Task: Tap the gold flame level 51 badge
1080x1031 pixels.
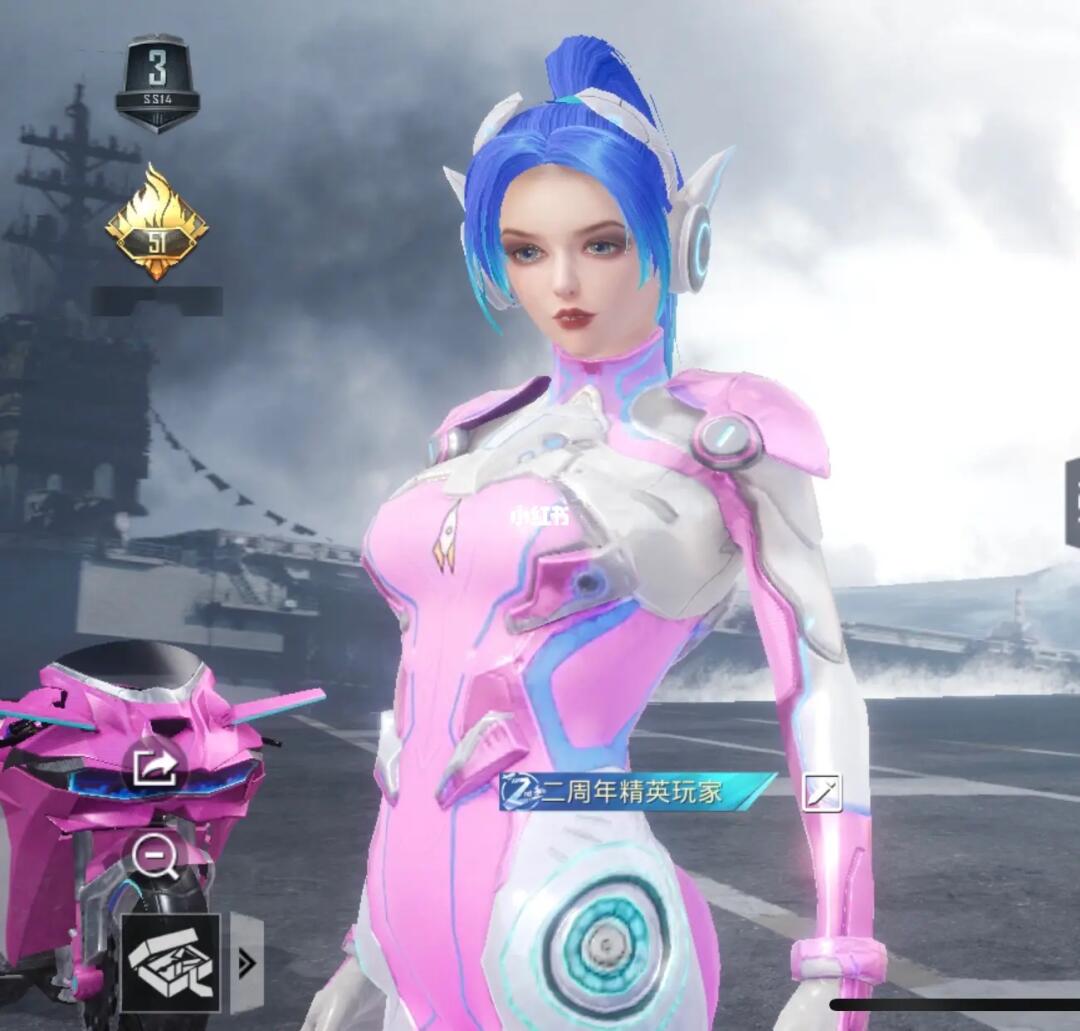Action: click(x=157, y=221)
